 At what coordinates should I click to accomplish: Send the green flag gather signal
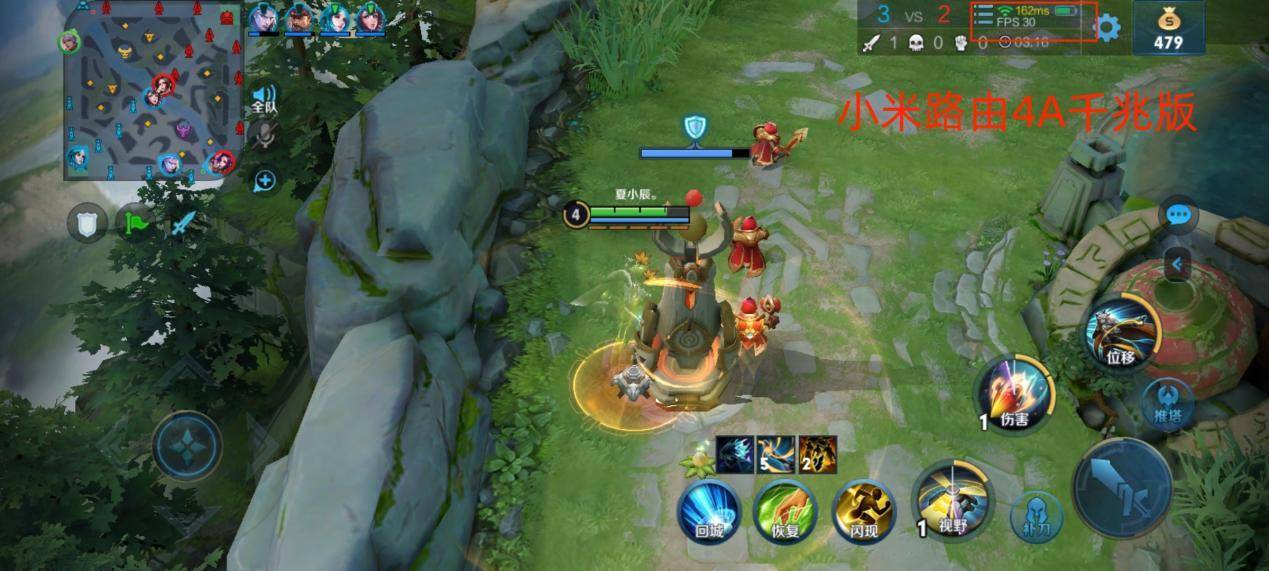click(x=133, y=222)
